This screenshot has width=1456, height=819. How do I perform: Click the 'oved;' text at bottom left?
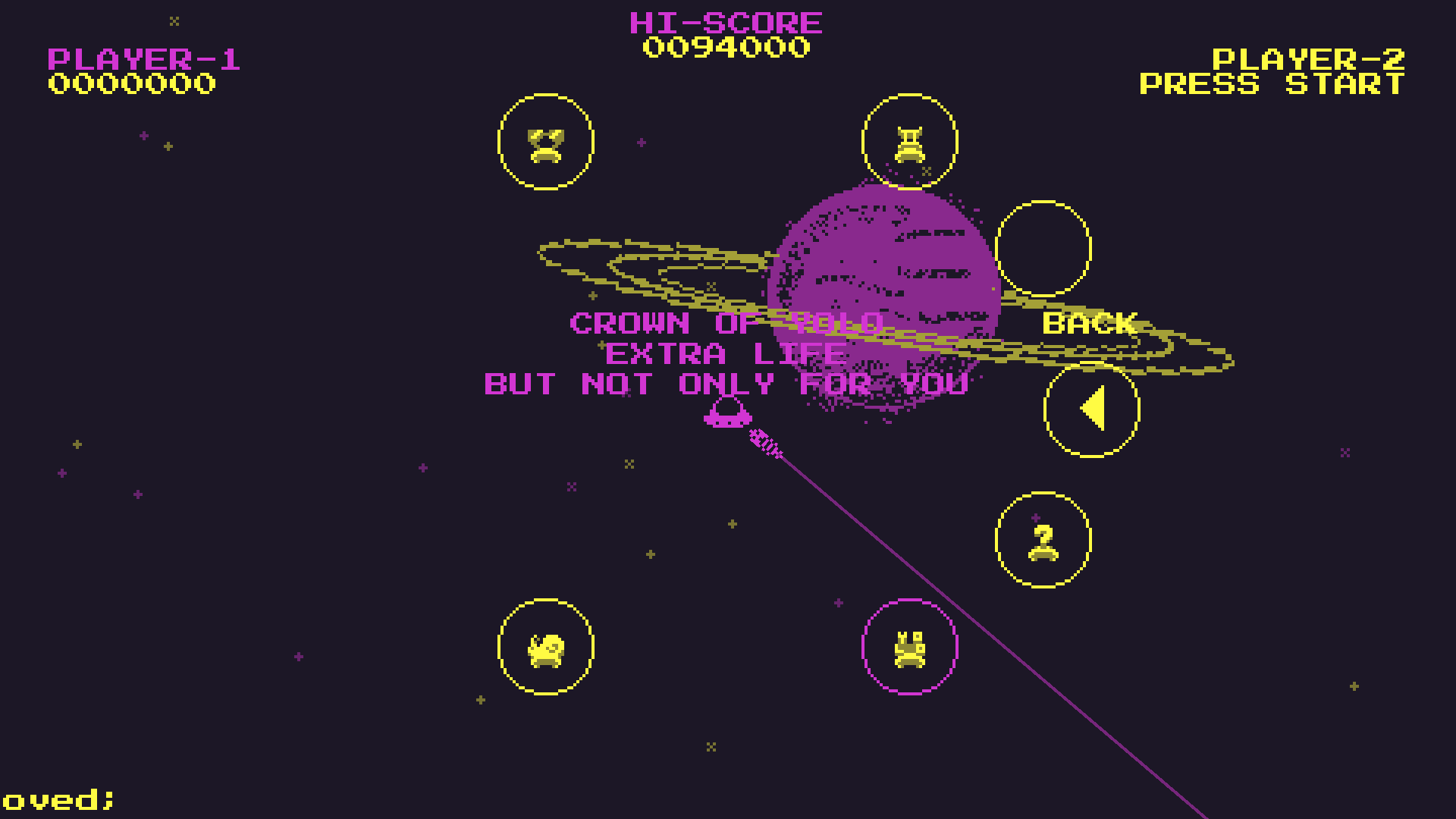[57, 799]
